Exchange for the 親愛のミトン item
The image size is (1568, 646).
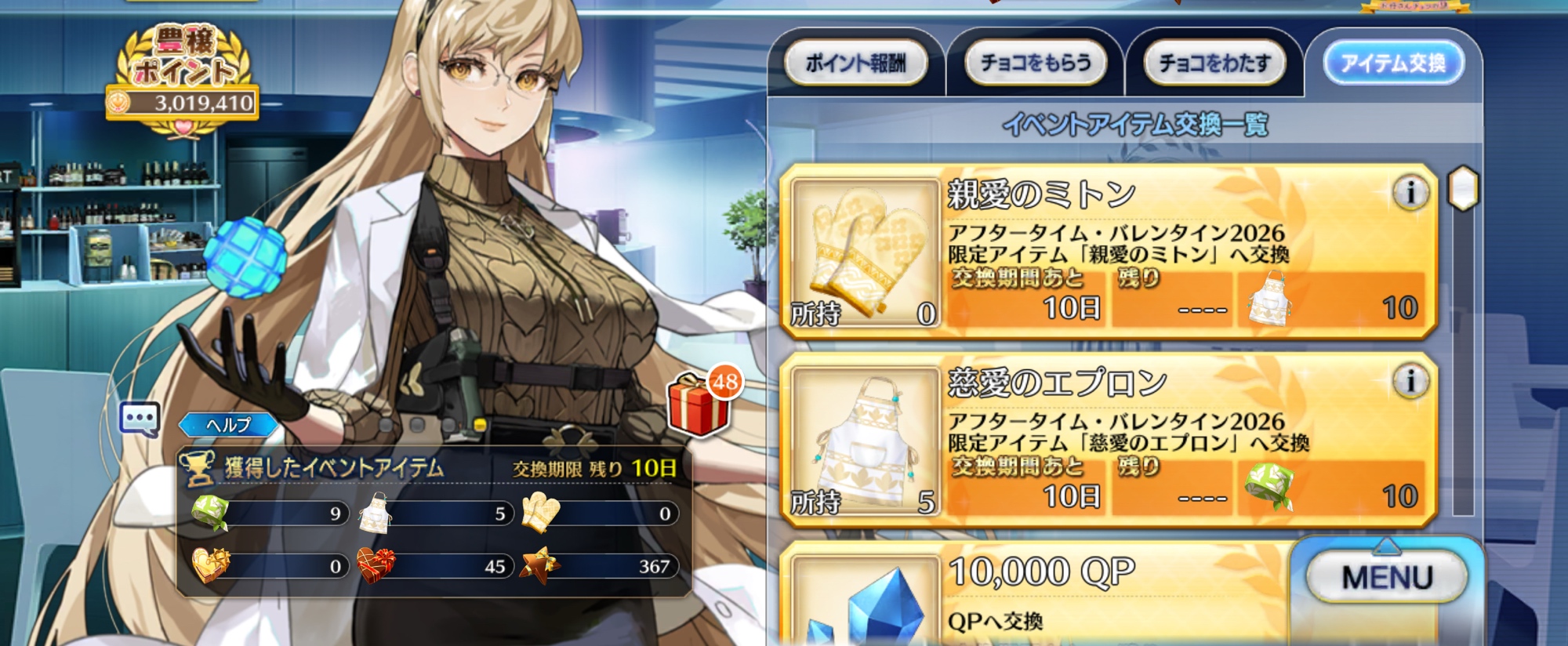pos(1109,252)
